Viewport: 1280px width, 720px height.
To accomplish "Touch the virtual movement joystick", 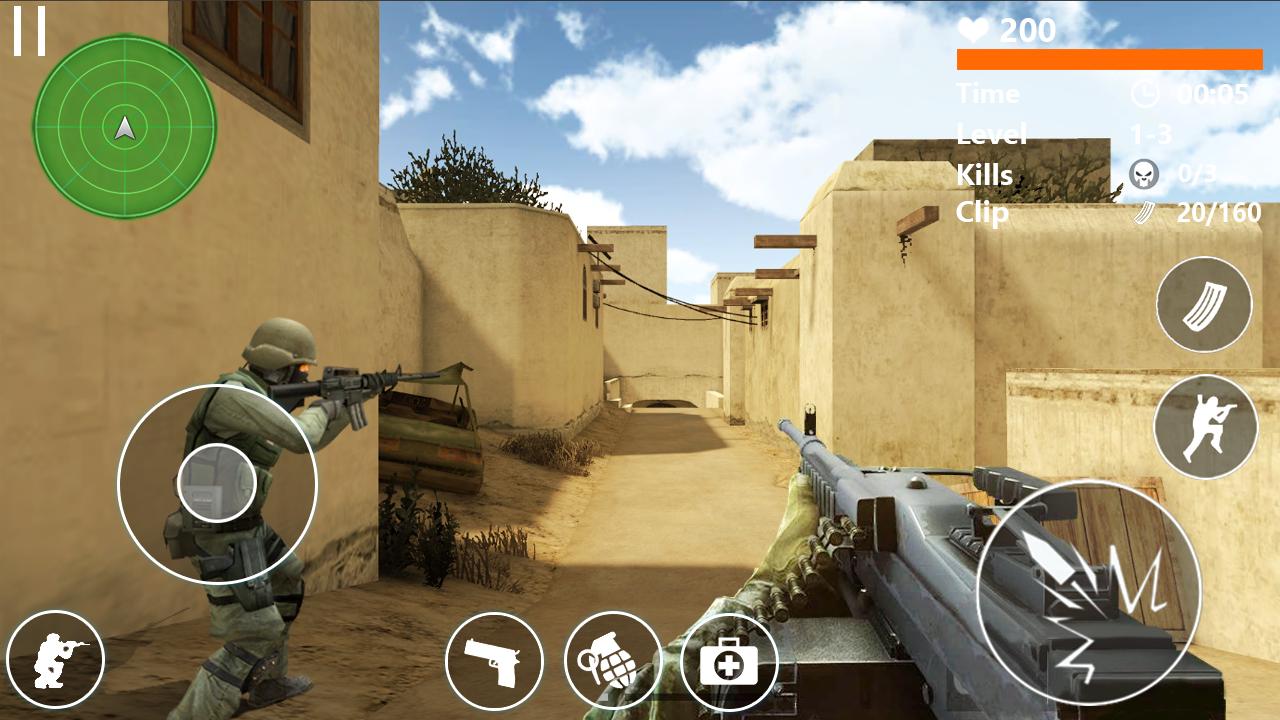I will (x=217, y=484).
